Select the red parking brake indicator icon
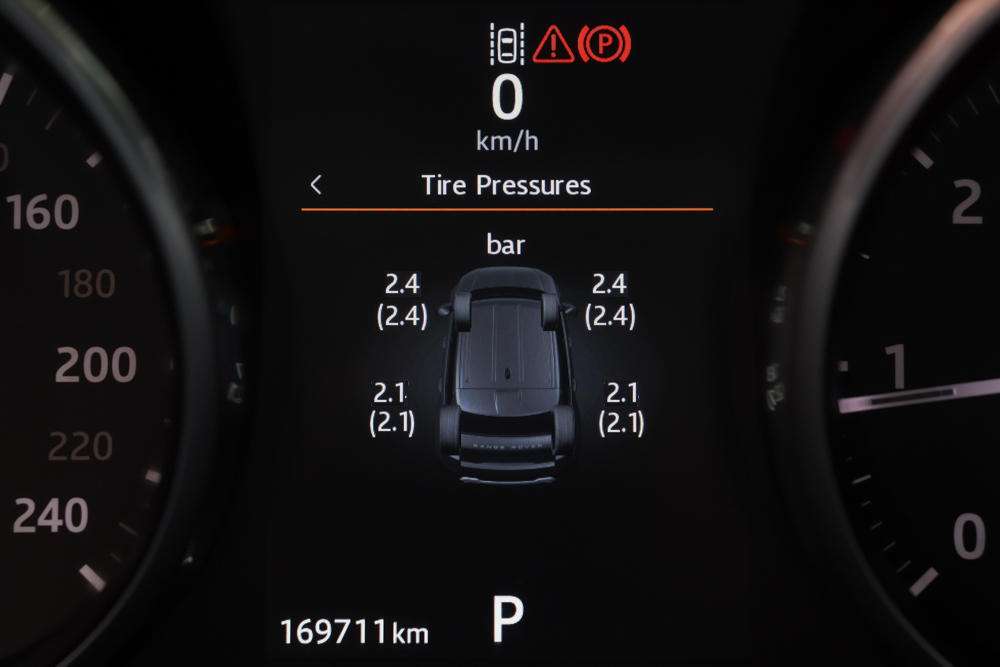The height and width of the screenshot is (667, 1000). (604, 45)
